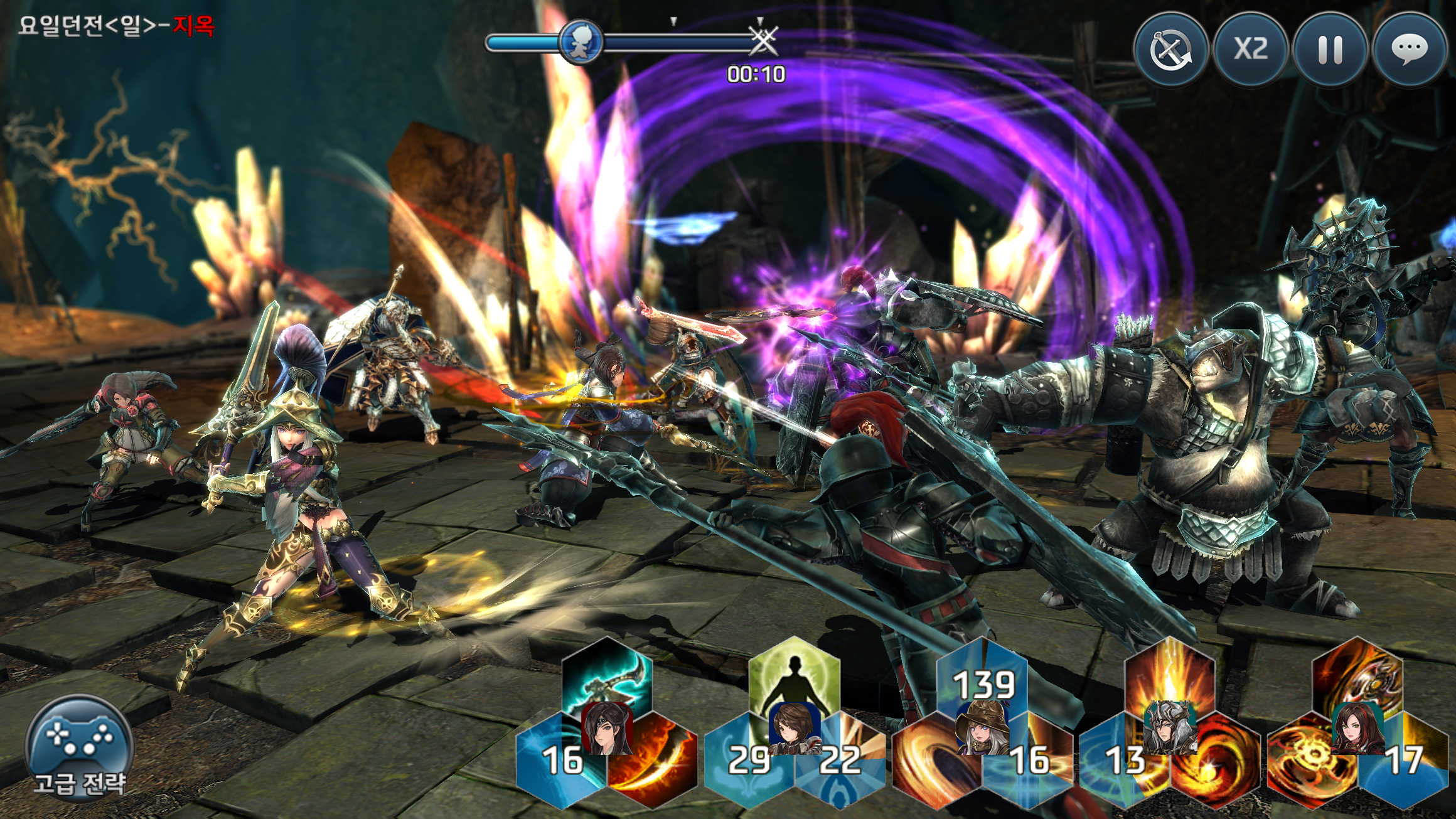Click the skill on cooldown showing 29
1456x819 pixels.
pyautogui.click(x=748, y=763)
